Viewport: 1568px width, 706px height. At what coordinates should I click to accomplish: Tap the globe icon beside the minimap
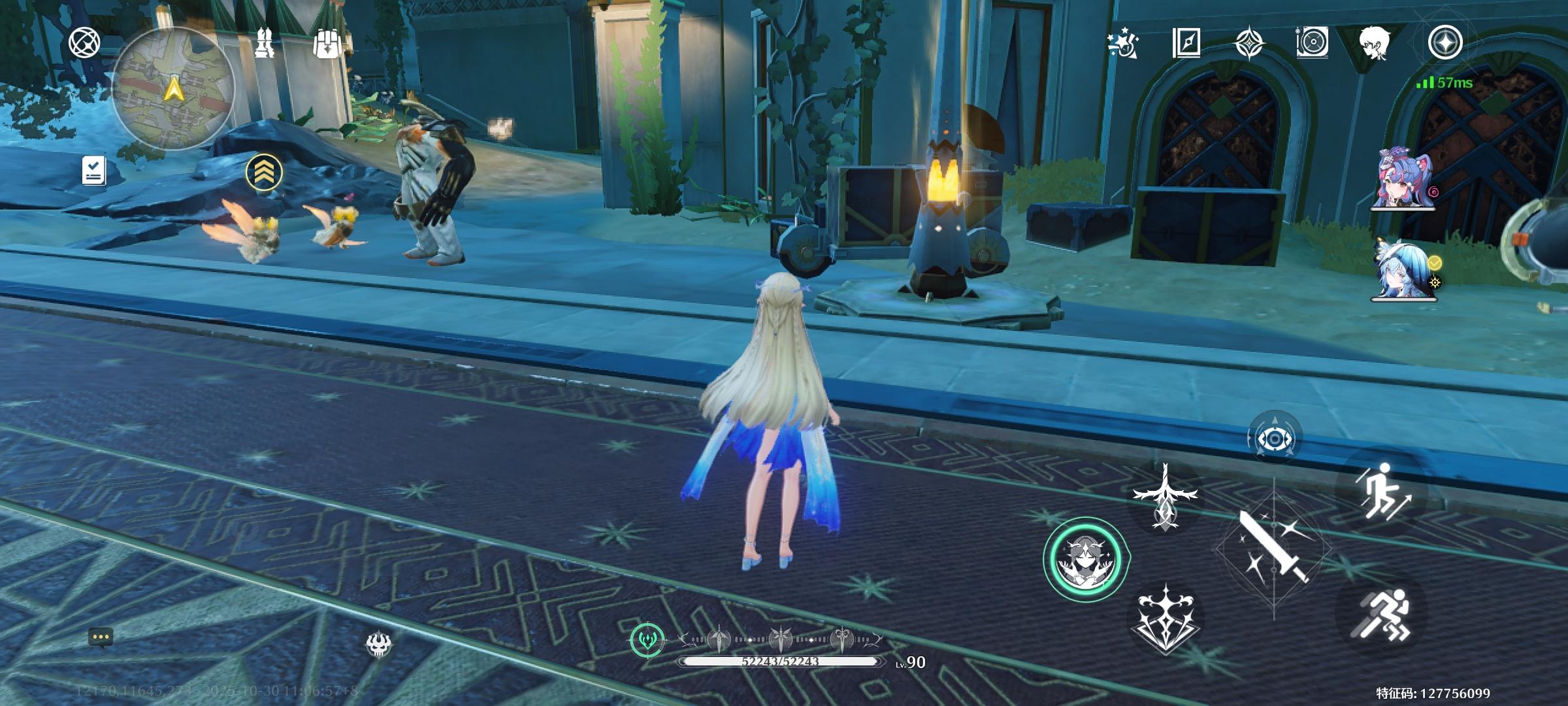(85, 43)
